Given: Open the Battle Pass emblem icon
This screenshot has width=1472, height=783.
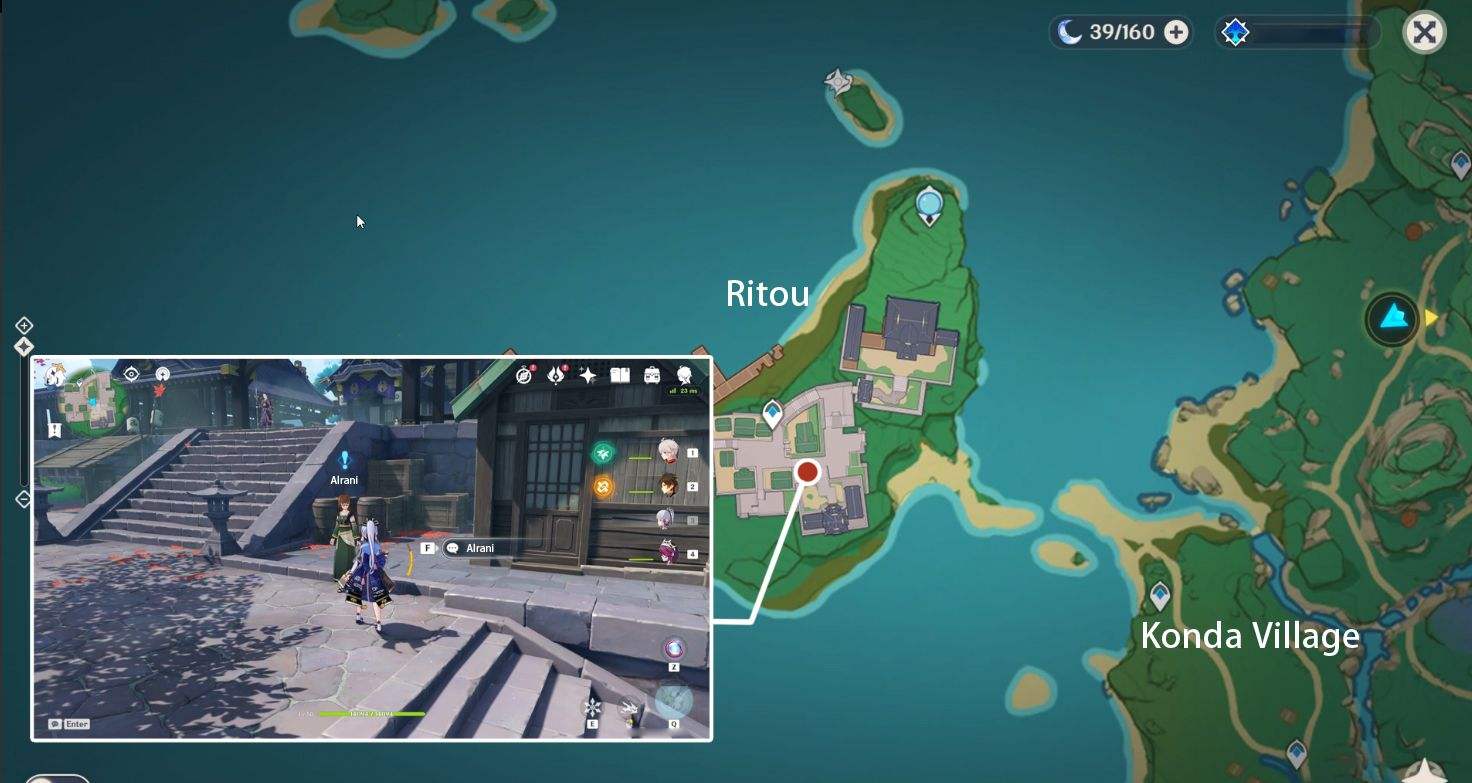Looking at the screenshot, I should [x=556, y=374].
